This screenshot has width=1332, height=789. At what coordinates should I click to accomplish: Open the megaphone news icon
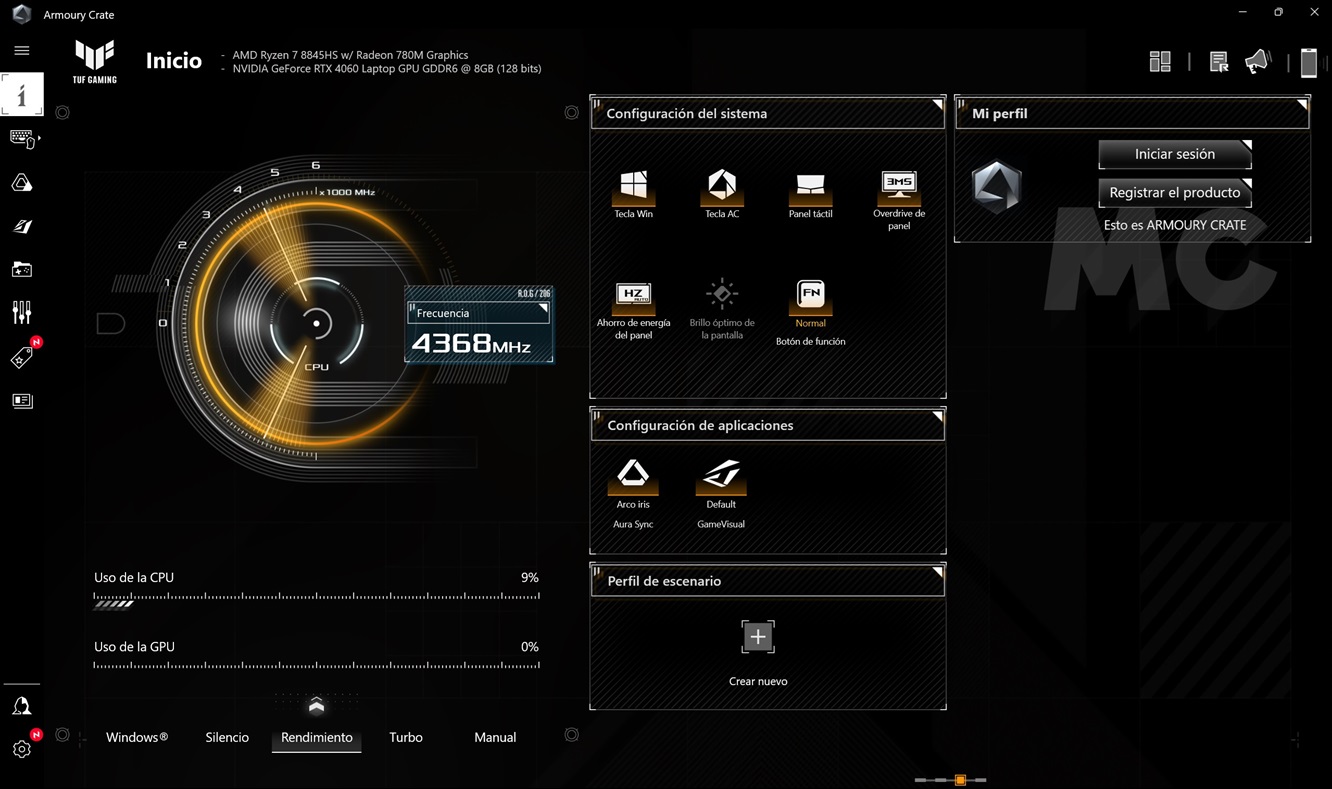pyautogui.click(x=1257, y=62)
